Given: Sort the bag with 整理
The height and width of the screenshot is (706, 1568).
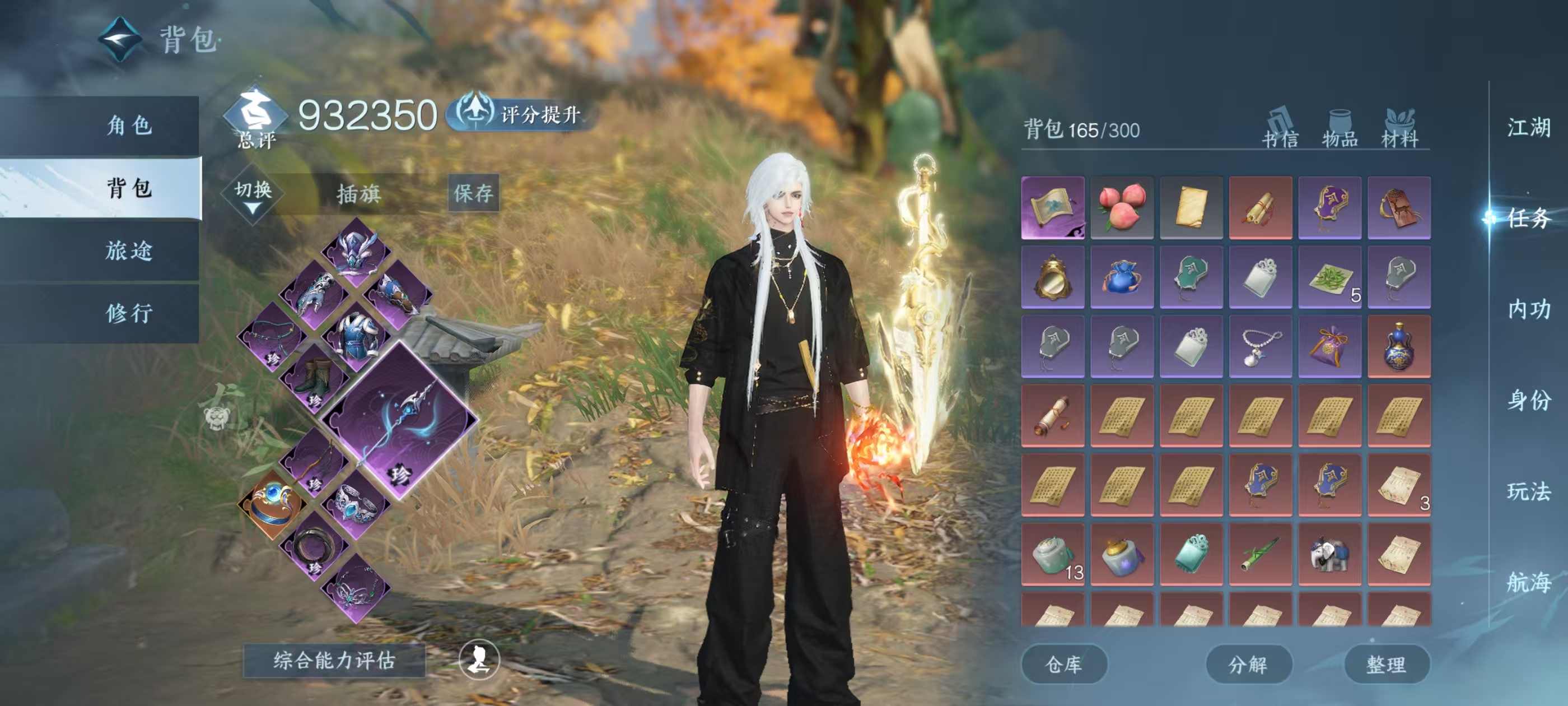Looking at the screenshot, I should pos(1386,664).
